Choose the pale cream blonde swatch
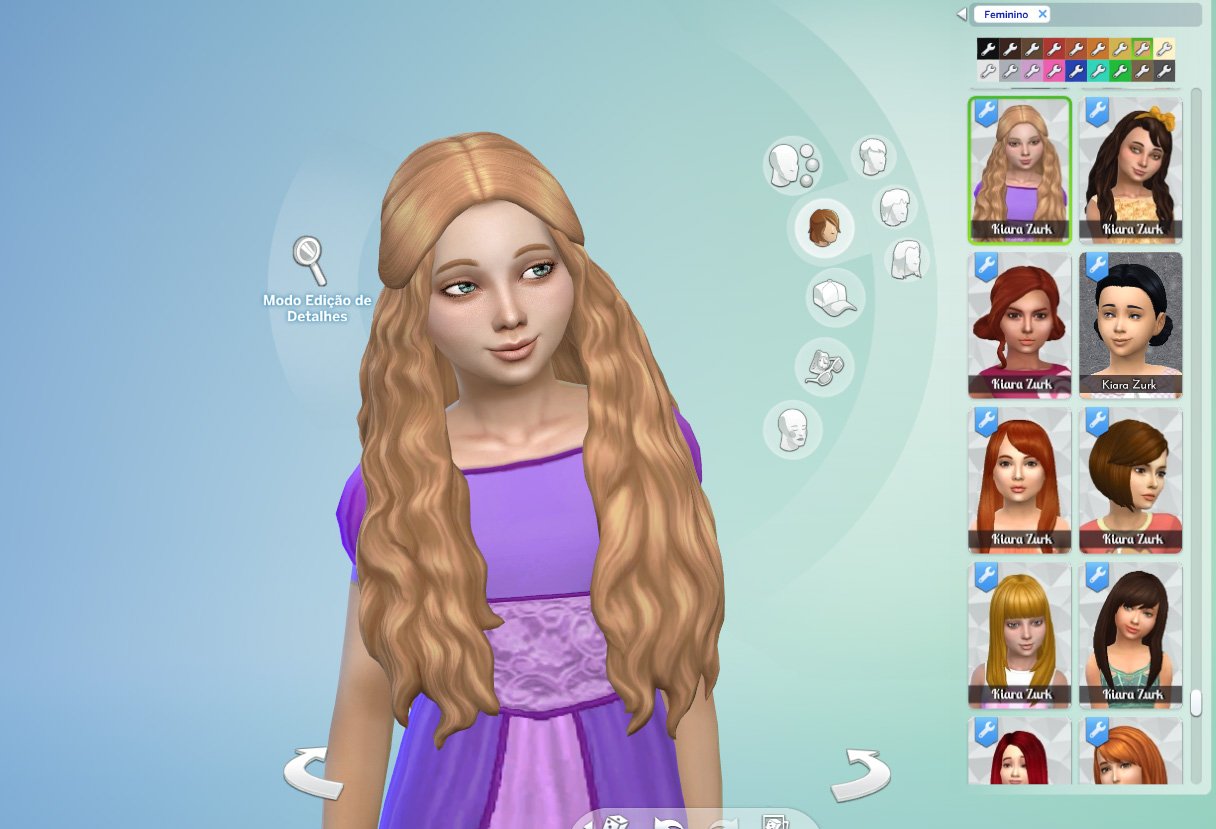The image size is (1216, 829). pos(1164,48)
